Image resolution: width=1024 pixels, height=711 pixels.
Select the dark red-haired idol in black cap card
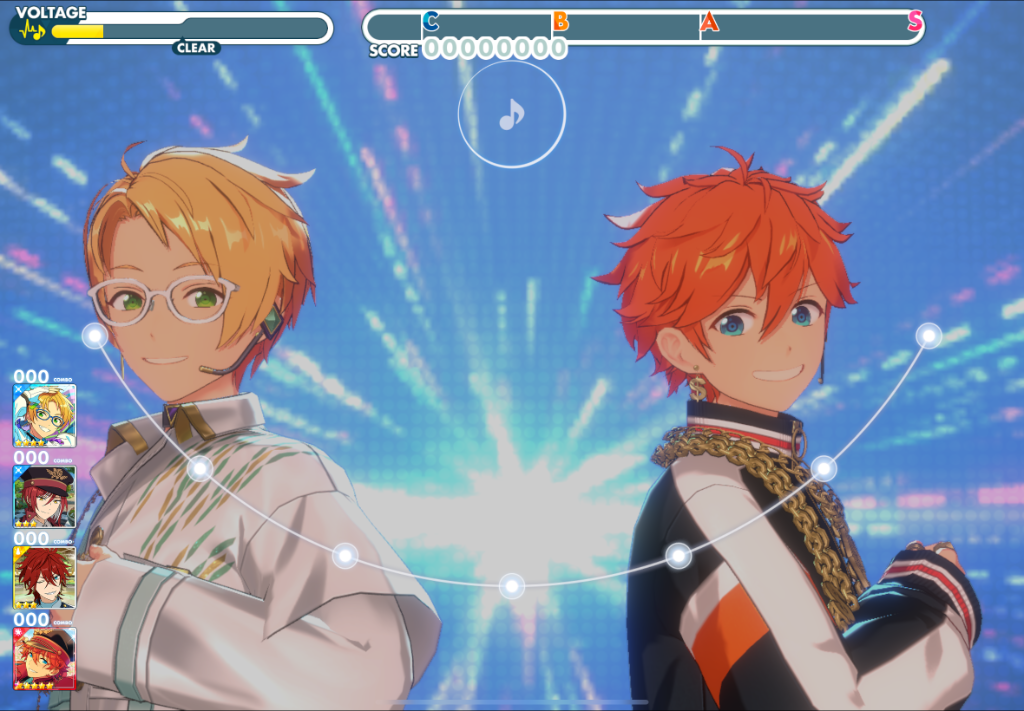point(44,496)
